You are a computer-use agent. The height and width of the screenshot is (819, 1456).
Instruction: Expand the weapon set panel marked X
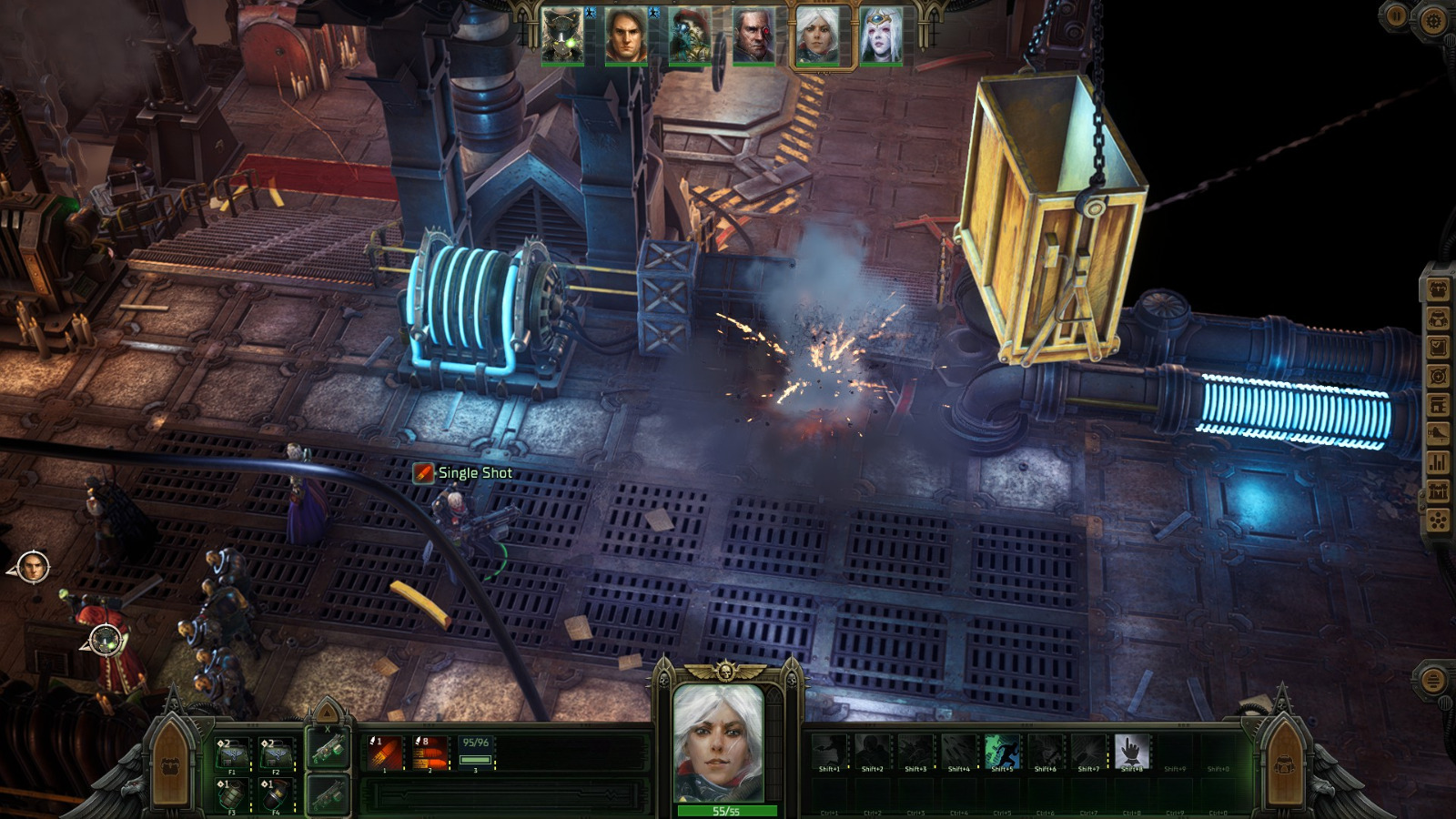tap(327, 729)
